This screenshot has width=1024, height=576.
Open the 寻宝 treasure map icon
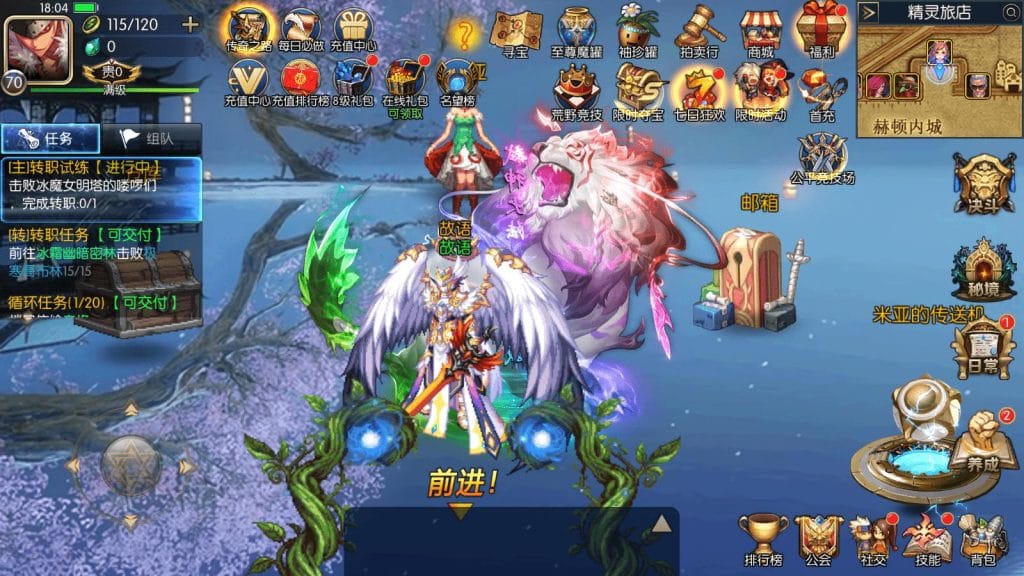pyautogui.click(x=517, y=30)
